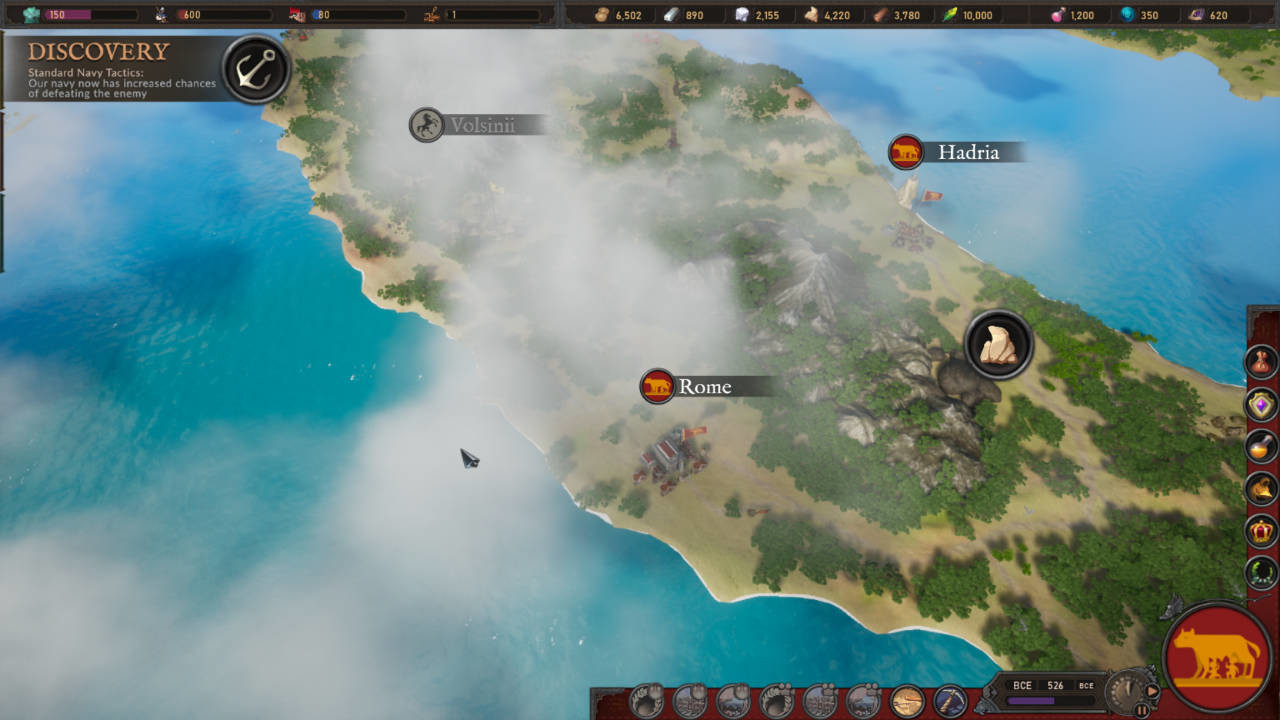Select the Volsinii city label

[480, 125]
